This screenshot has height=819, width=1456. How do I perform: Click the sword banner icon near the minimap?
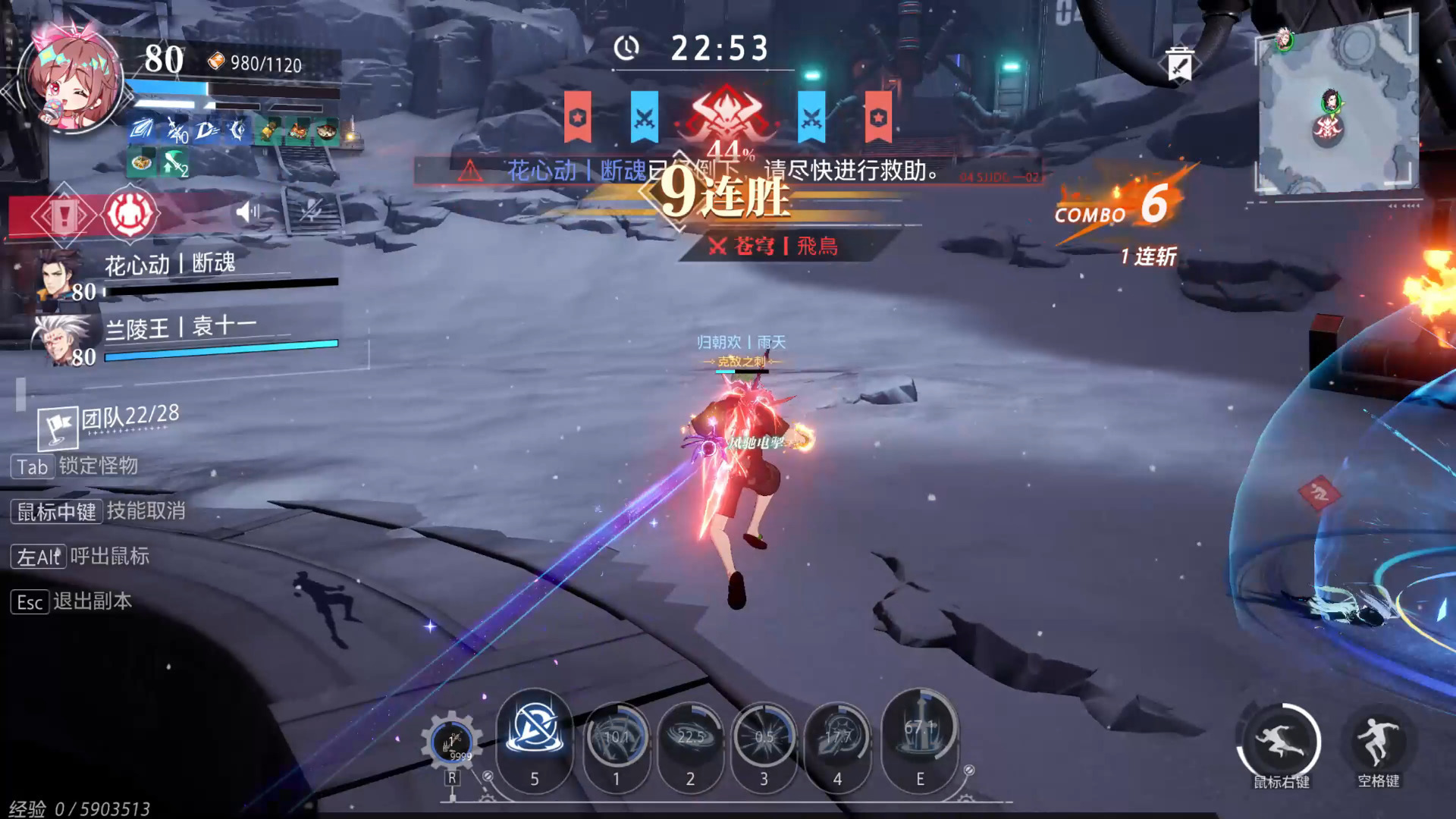pyautogui.click(x=1179, y=65)
